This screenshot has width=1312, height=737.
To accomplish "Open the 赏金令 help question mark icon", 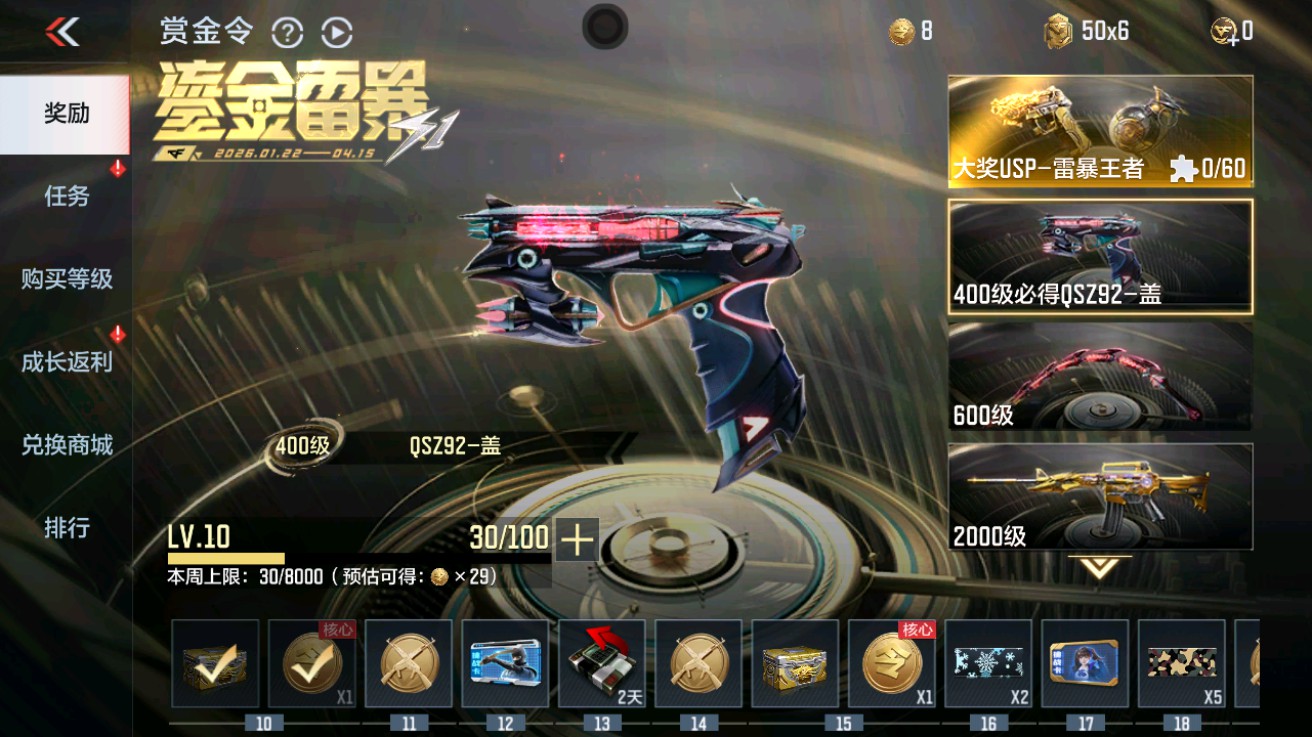I will tap(288, 31).
